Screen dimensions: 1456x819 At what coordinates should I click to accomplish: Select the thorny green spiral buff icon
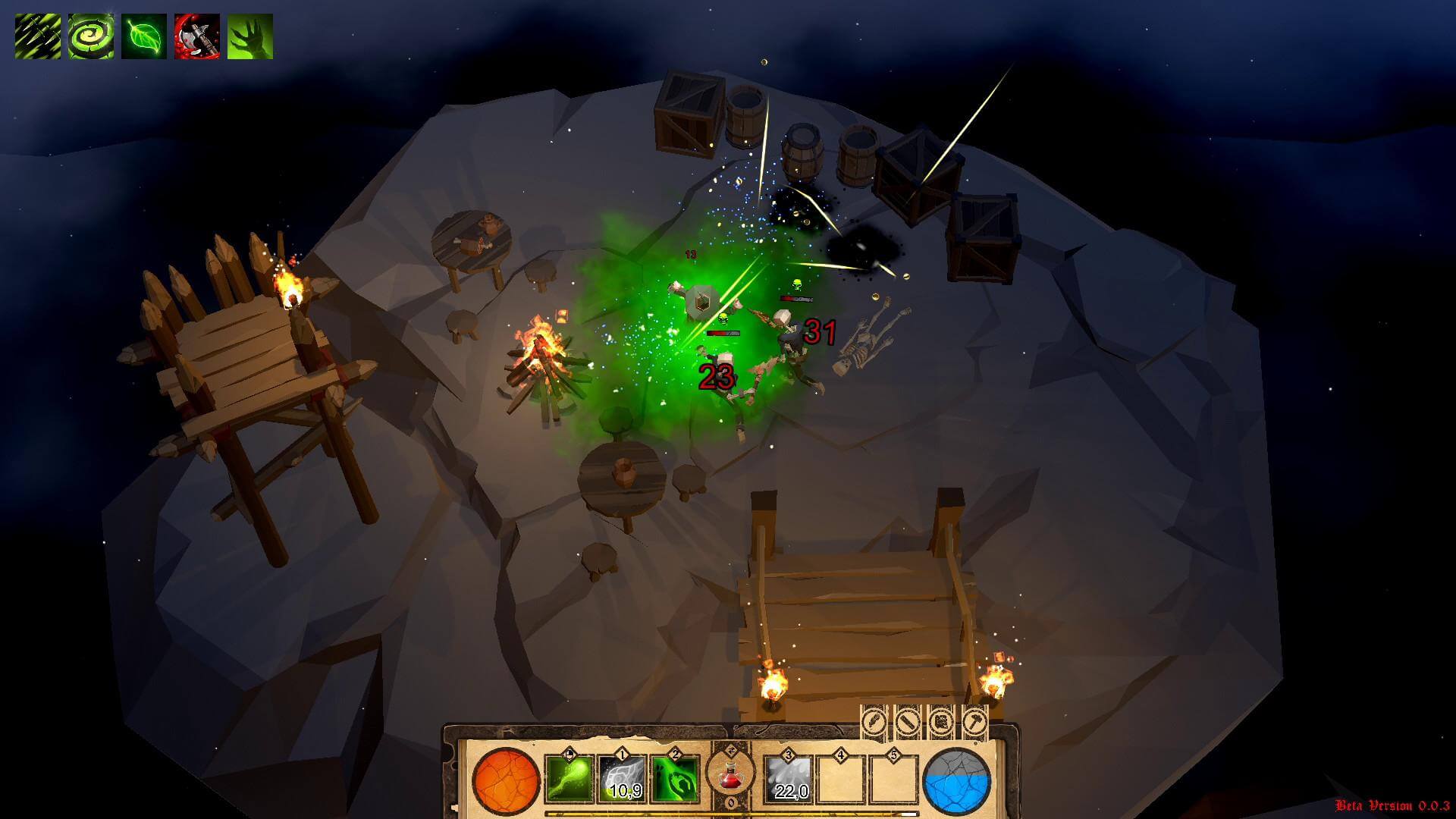click(x=91, y=36)
